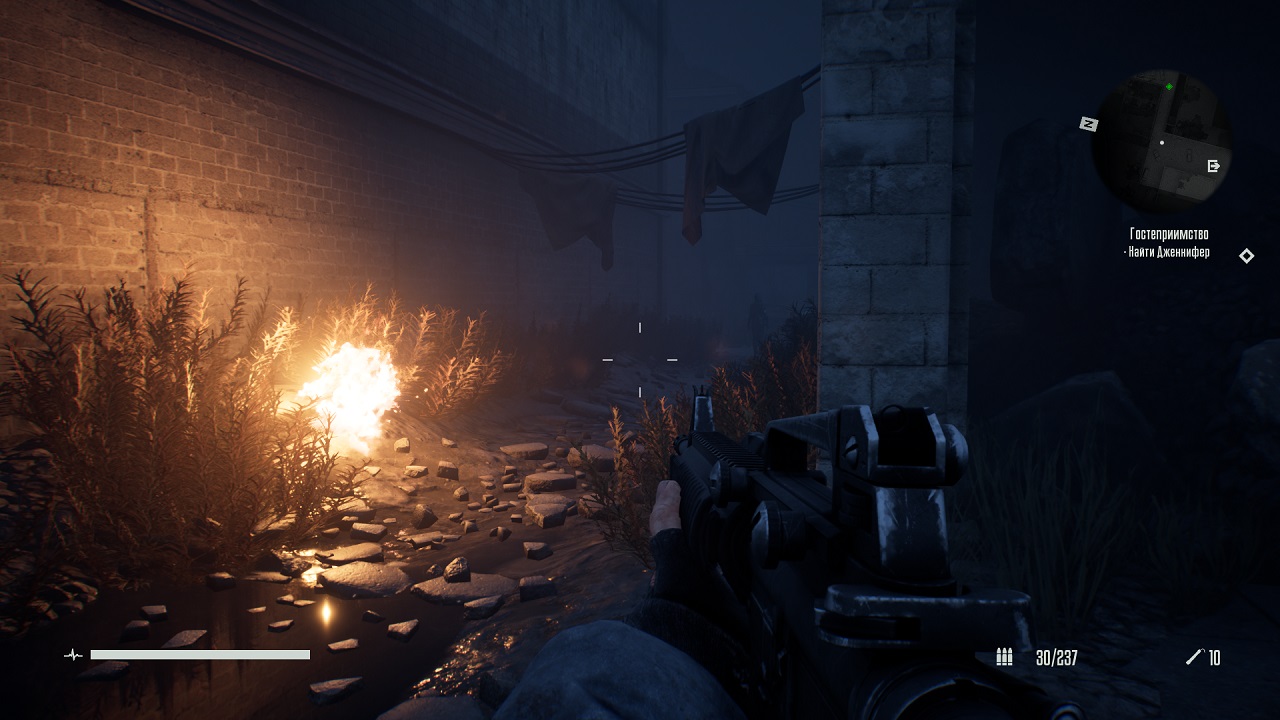Viewport: 1280px width, 720px height.
Task: Select the bullets ammo icon
Action: click(1005, 657)
